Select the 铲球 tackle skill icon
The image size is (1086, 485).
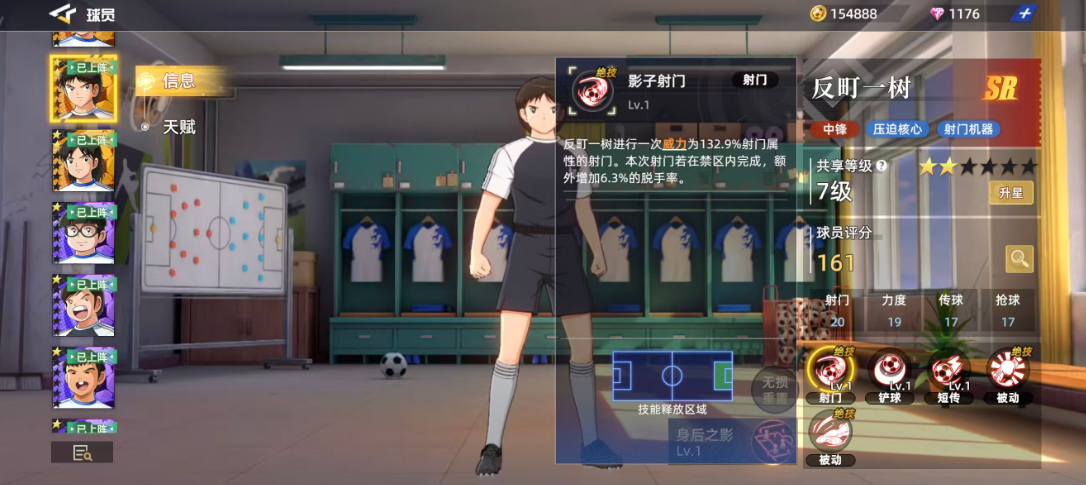click(888, 372)
